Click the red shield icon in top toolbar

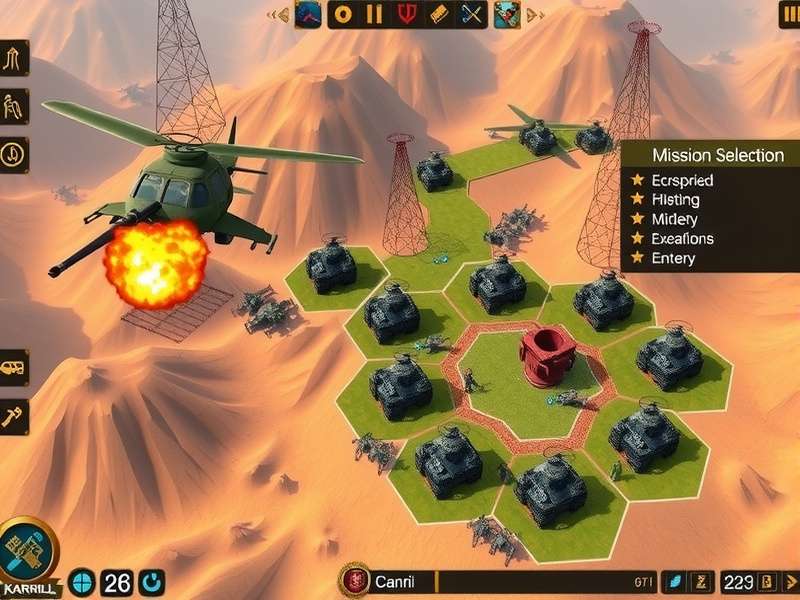(x=406, y=13)
